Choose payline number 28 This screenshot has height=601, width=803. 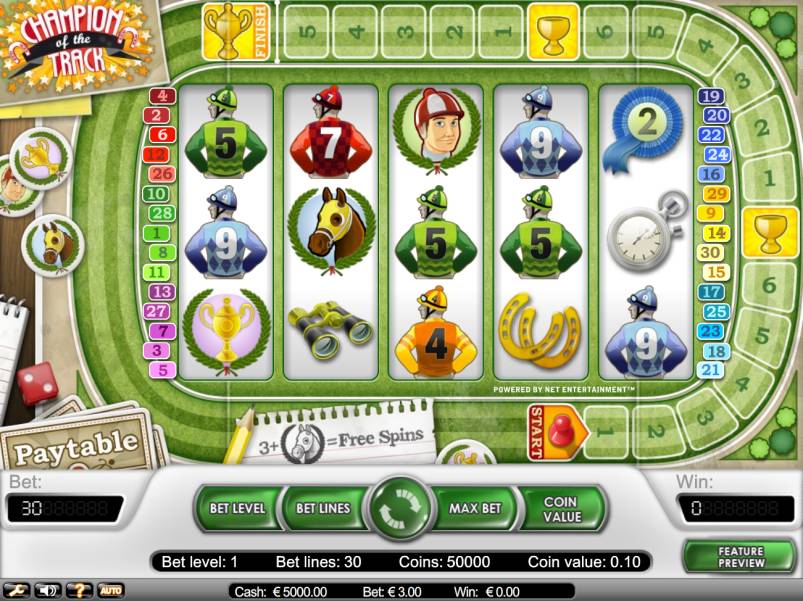tap(160, 213)
